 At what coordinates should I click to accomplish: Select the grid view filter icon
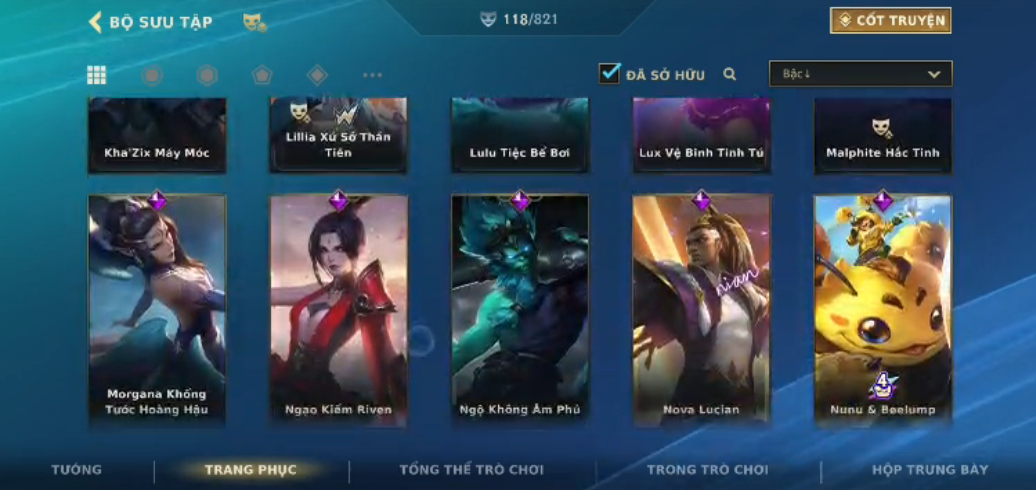(97, 75)
